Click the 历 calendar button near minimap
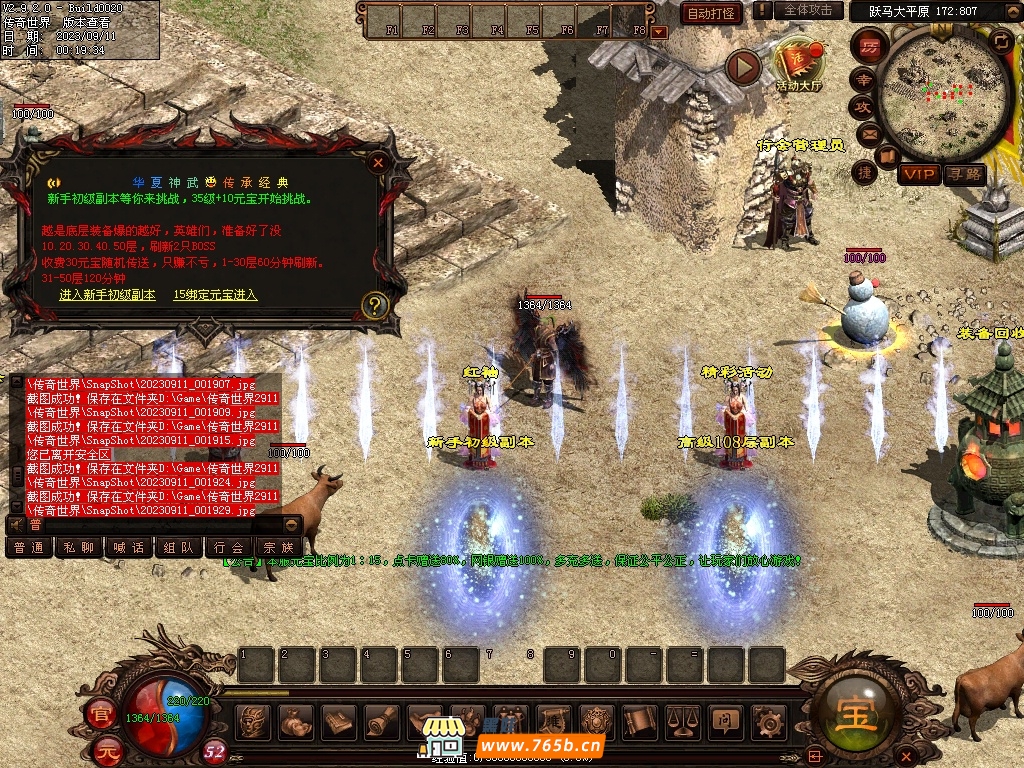The image size is (1024, 768). click(871, 47)
